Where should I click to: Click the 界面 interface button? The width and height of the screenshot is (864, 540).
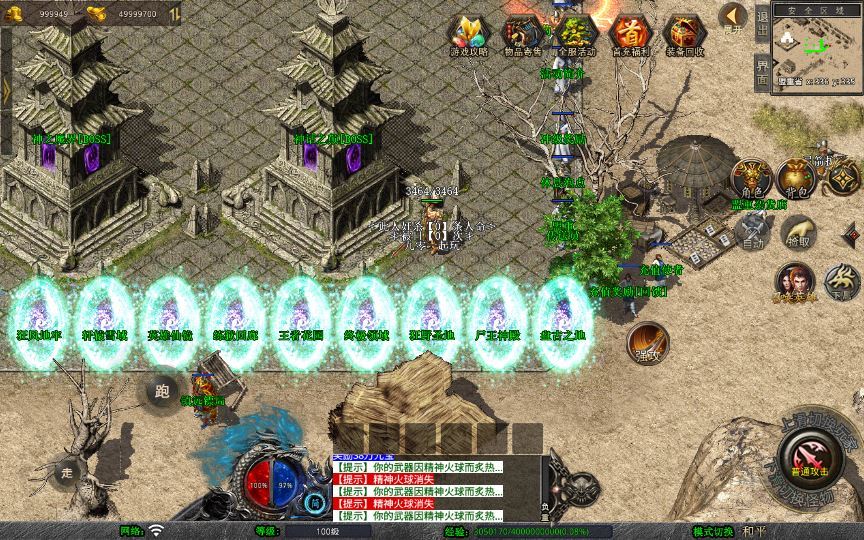click(763, 69)
